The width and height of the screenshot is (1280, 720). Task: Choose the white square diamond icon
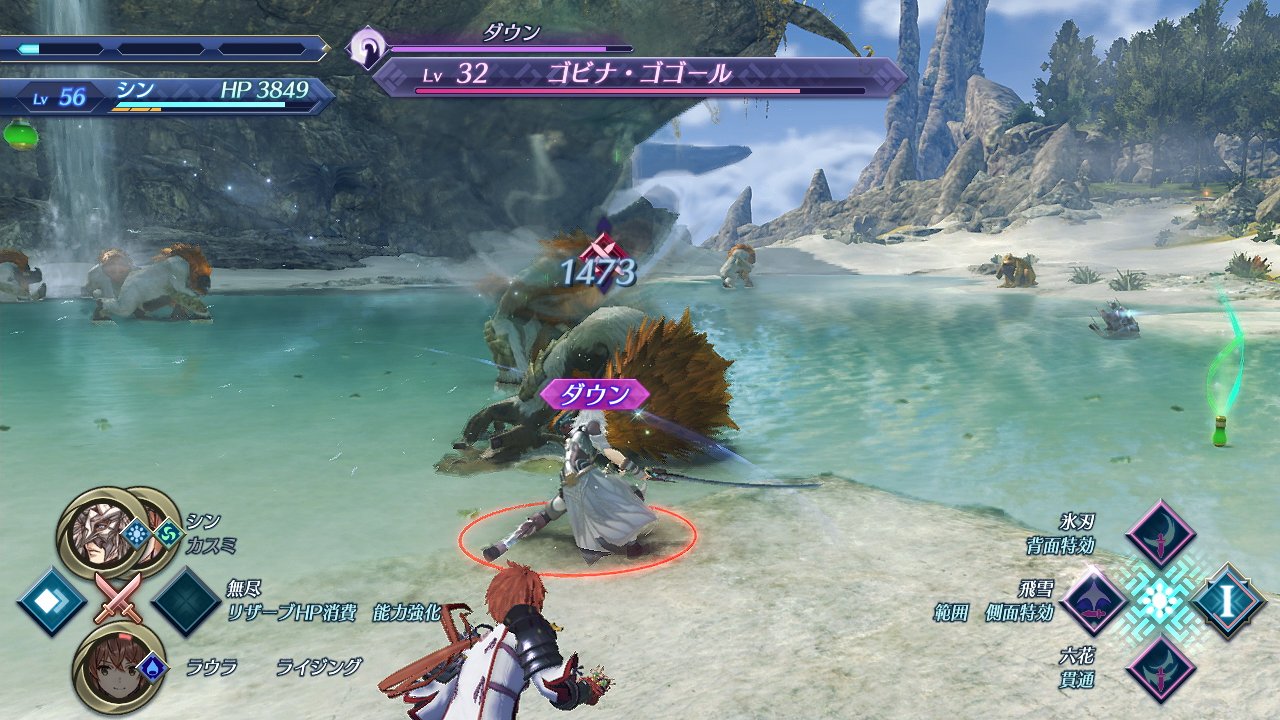tap(51, 601)
